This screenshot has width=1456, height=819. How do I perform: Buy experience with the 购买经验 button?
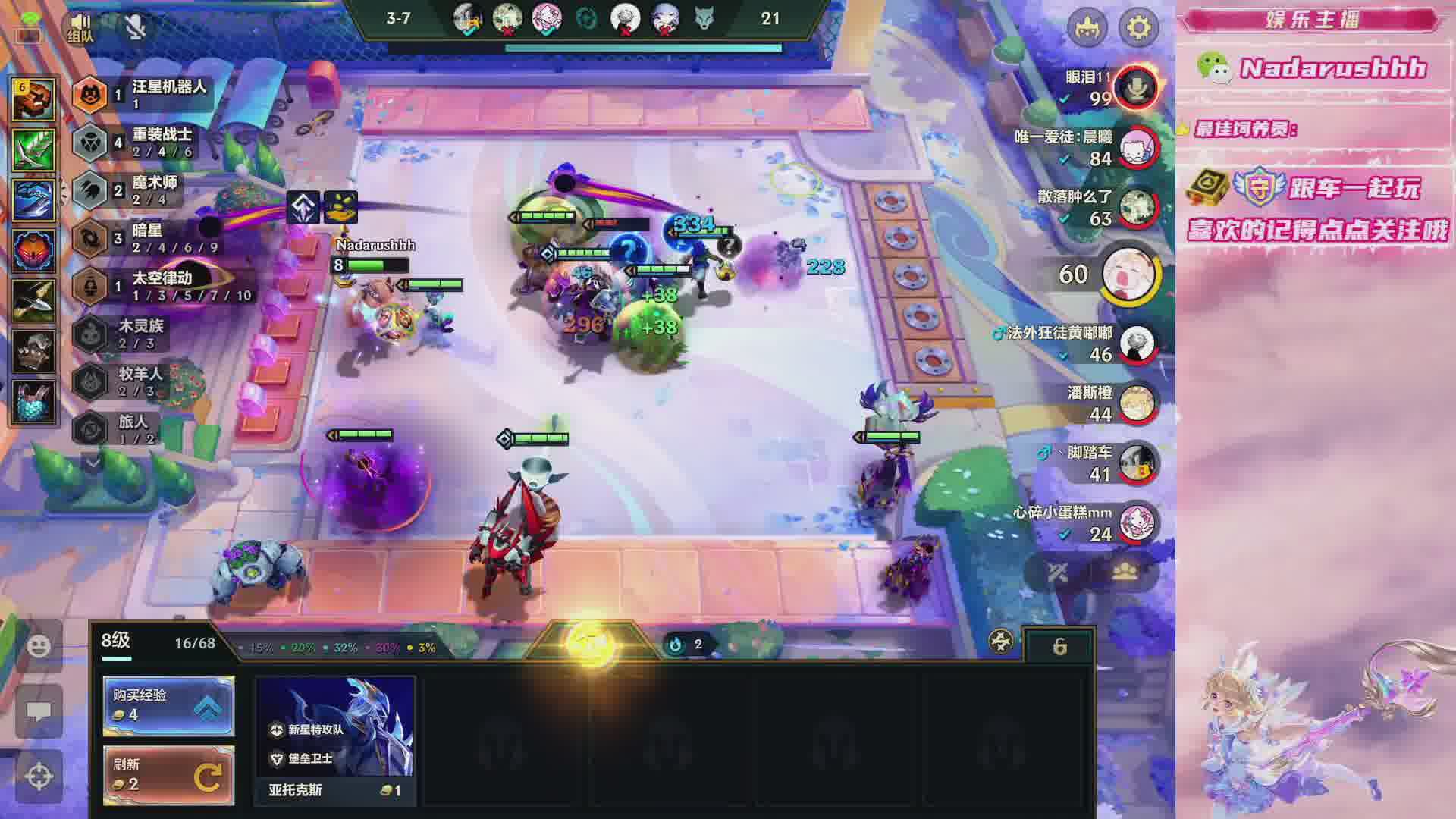click(x=168, y=705)
